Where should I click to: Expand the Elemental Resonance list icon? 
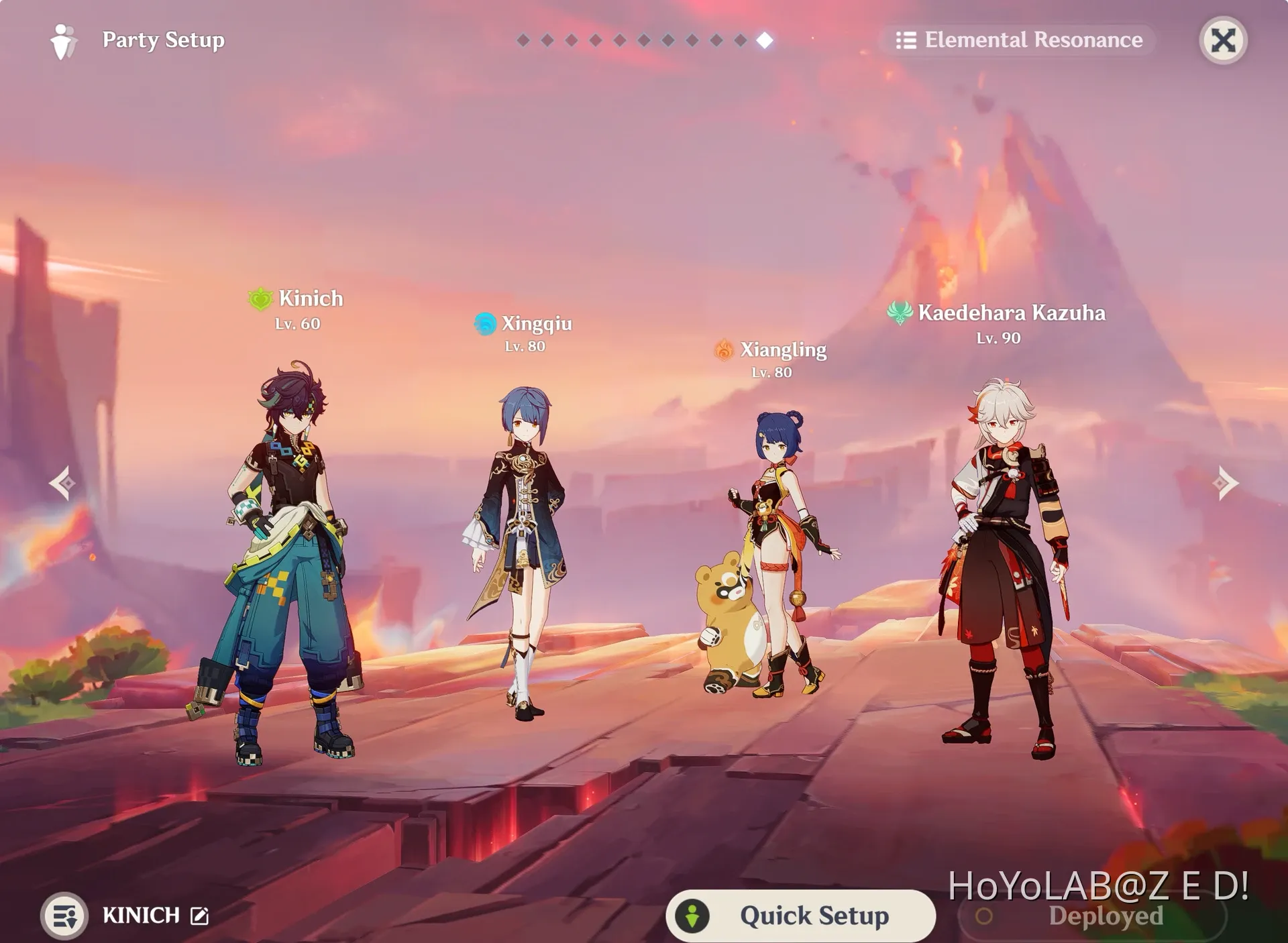tap(908, 40)
